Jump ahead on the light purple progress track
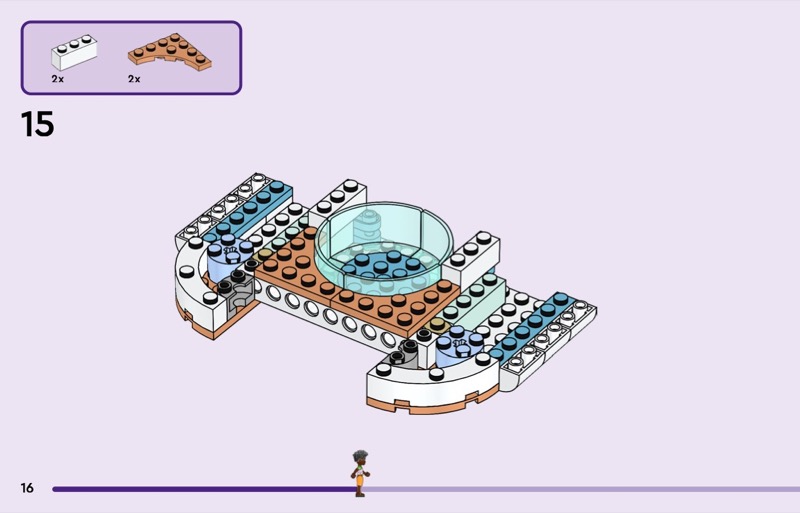 point(580,489)
